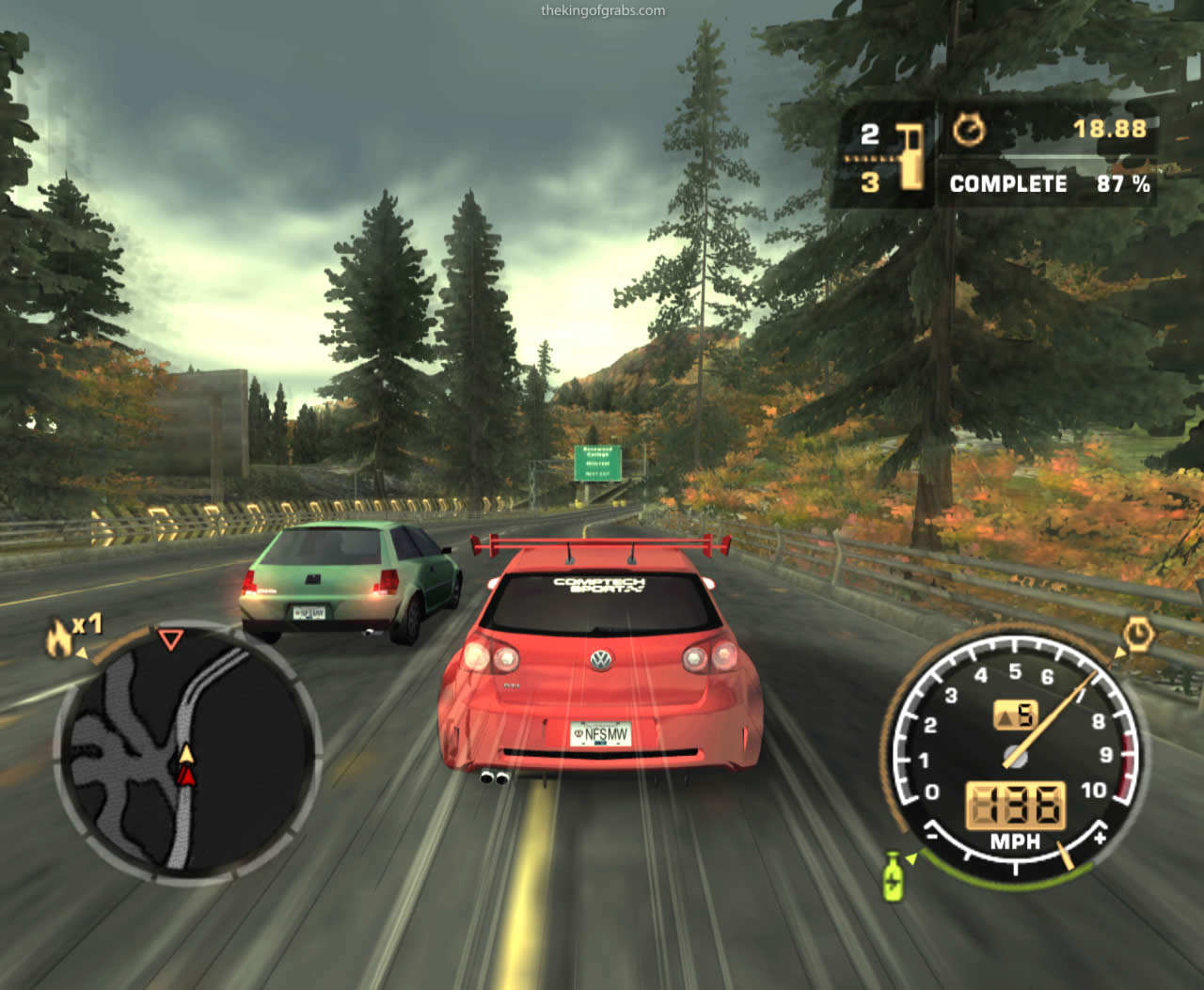Click the gear indicator on the tachometer
Viewport: 1204px width, 990px height.
point(1015,715)
